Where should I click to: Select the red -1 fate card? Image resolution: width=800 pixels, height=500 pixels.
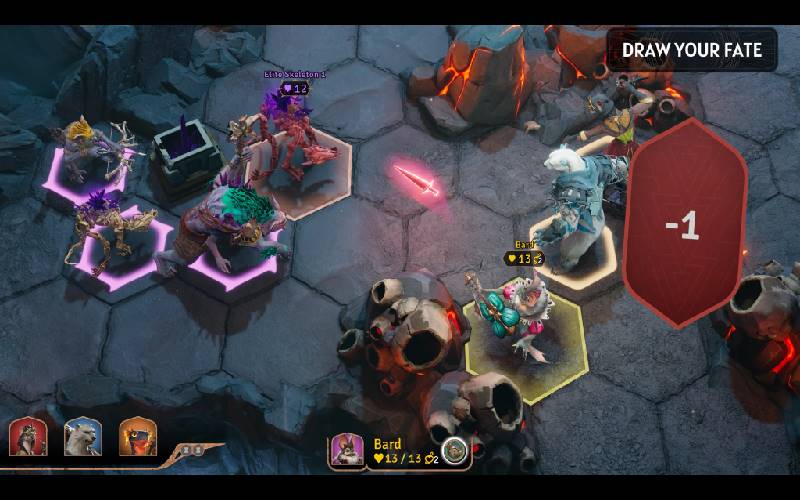click(685, 225)
